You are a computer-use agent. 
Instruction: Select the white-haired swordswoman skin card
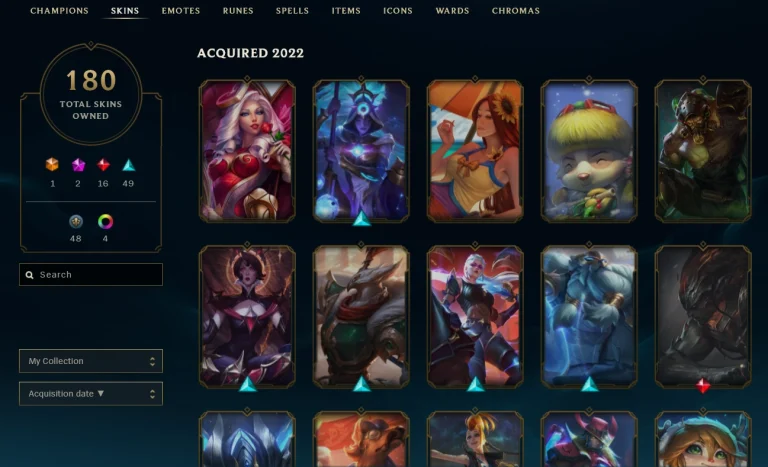coord(475,317)
